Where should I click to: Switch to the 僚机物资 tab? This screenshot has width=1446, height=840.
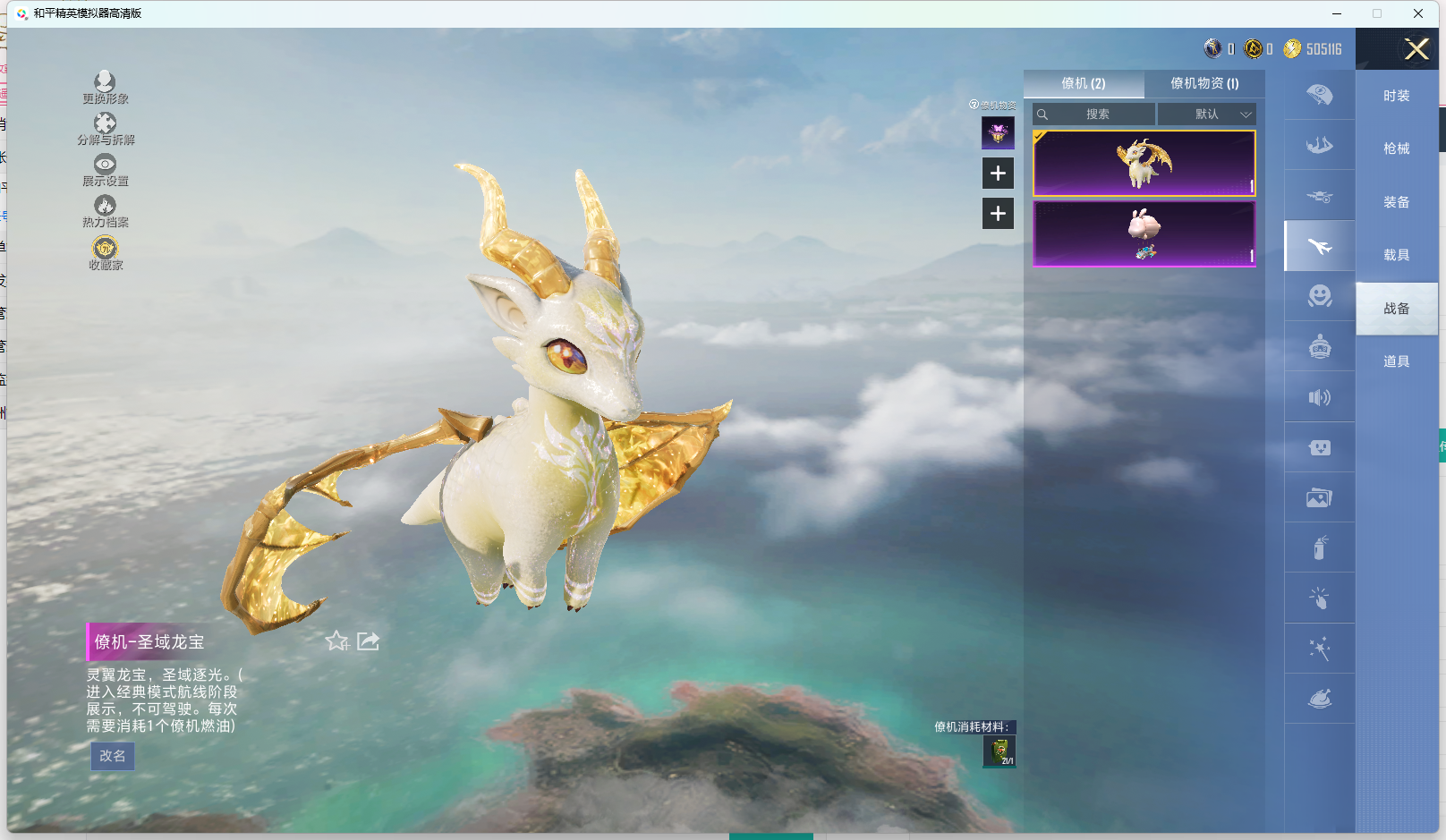point(1204,83)
